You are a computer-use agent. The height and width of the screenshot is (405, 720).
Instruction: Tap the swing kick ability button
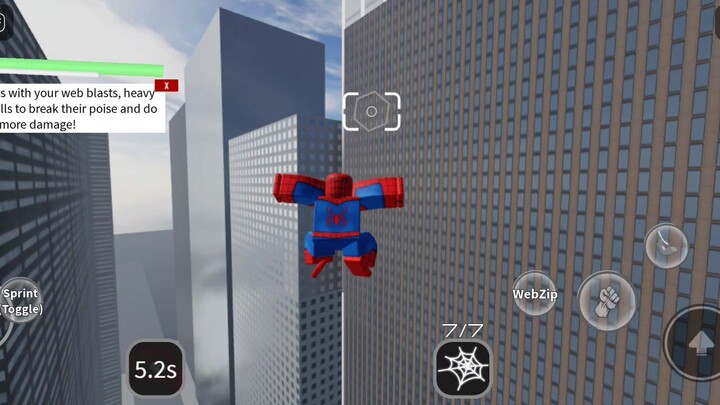tap(665, 244)
